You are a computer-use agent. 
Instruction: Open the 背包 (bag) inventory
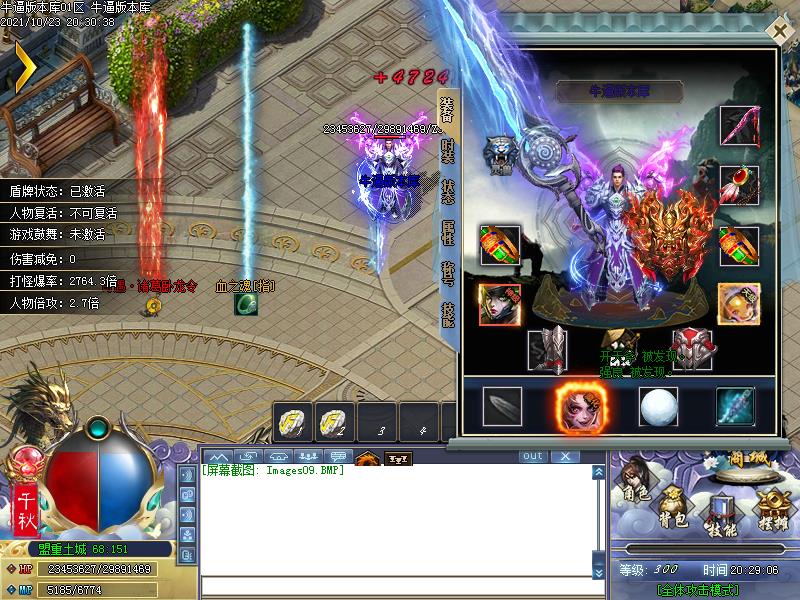672,507
